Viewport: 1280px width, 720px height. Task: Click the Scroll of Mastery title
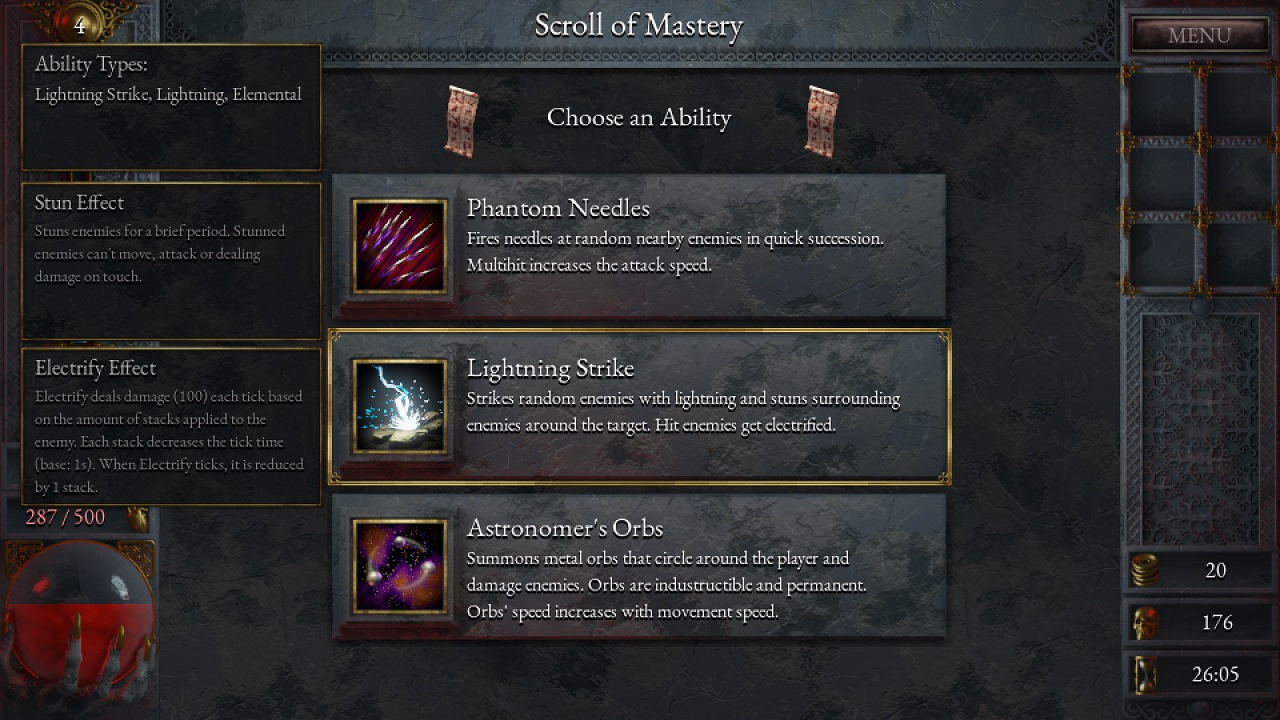(x=639, y=24)
